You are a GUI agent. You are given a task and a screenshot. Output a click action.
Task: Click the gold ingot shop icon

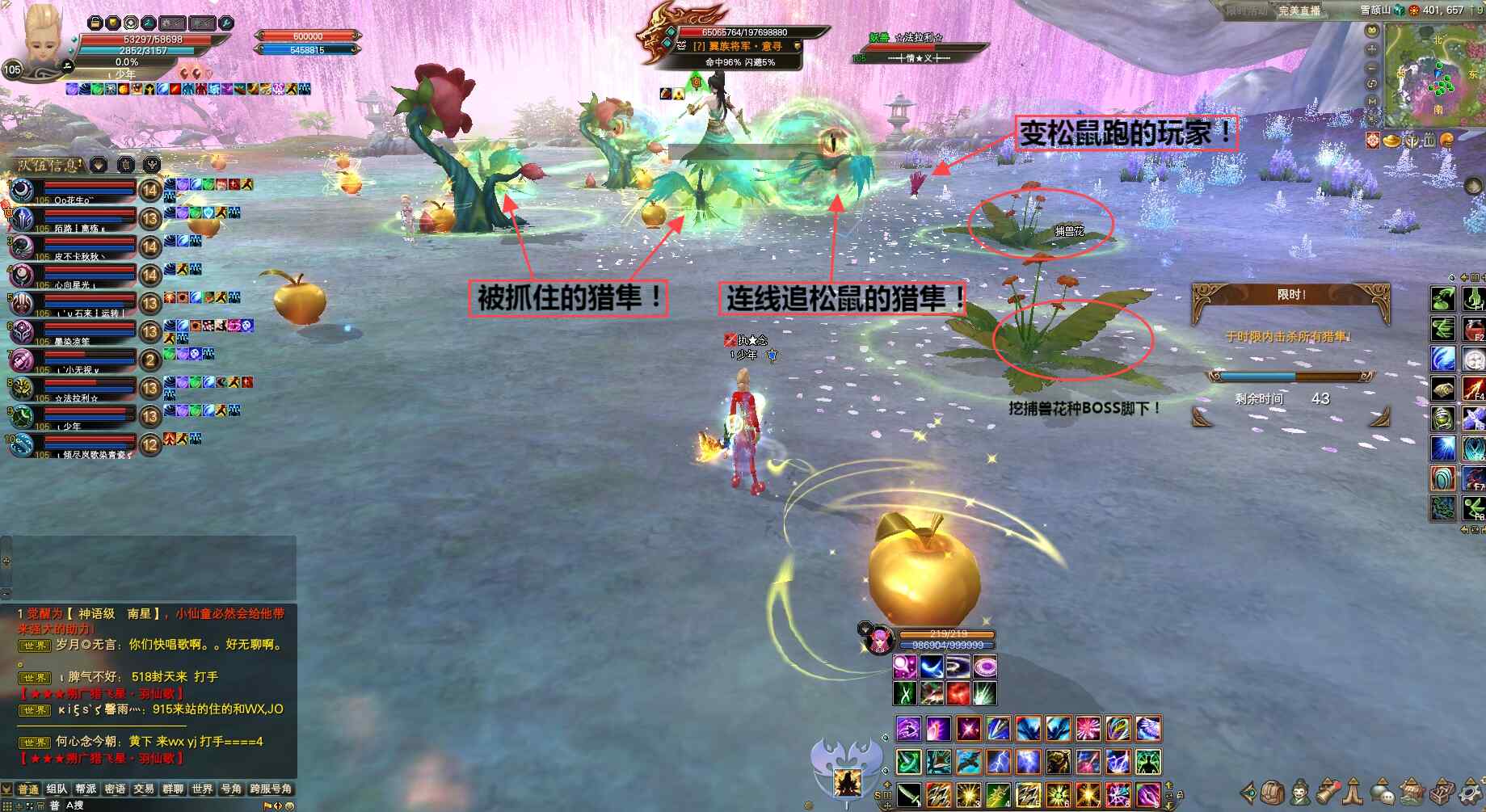tap(1392, 141)
